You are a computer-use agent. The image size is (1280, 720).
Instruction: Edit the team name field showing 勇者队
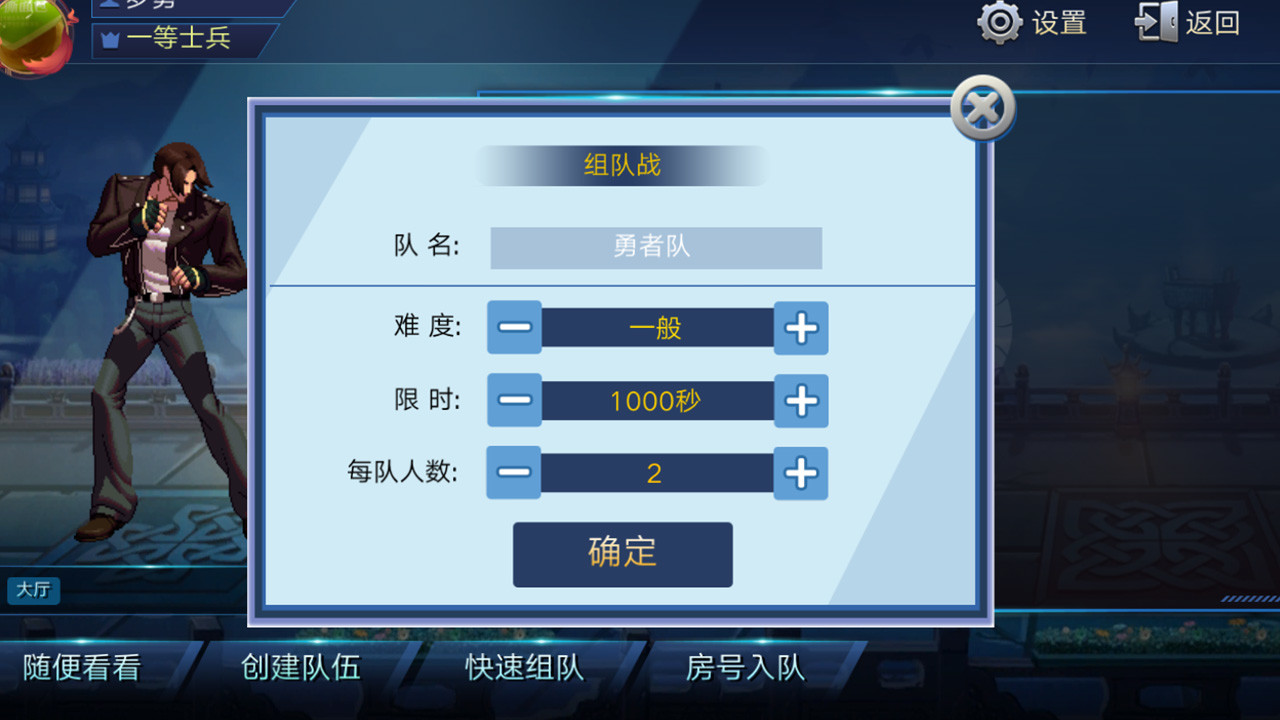pos(656,247)
